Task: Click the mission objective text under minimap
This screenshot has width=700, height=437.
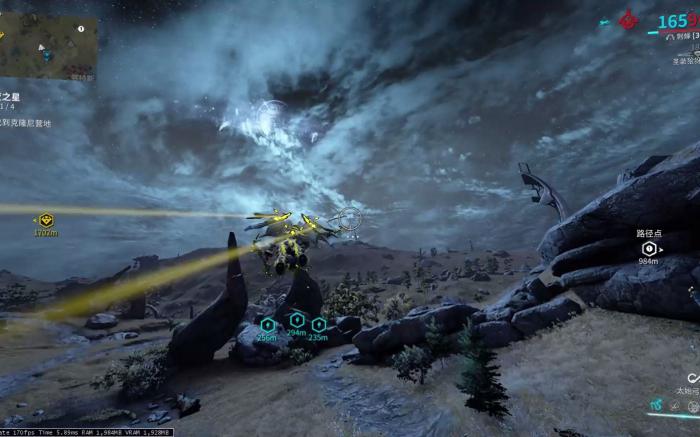Action: 27,122
